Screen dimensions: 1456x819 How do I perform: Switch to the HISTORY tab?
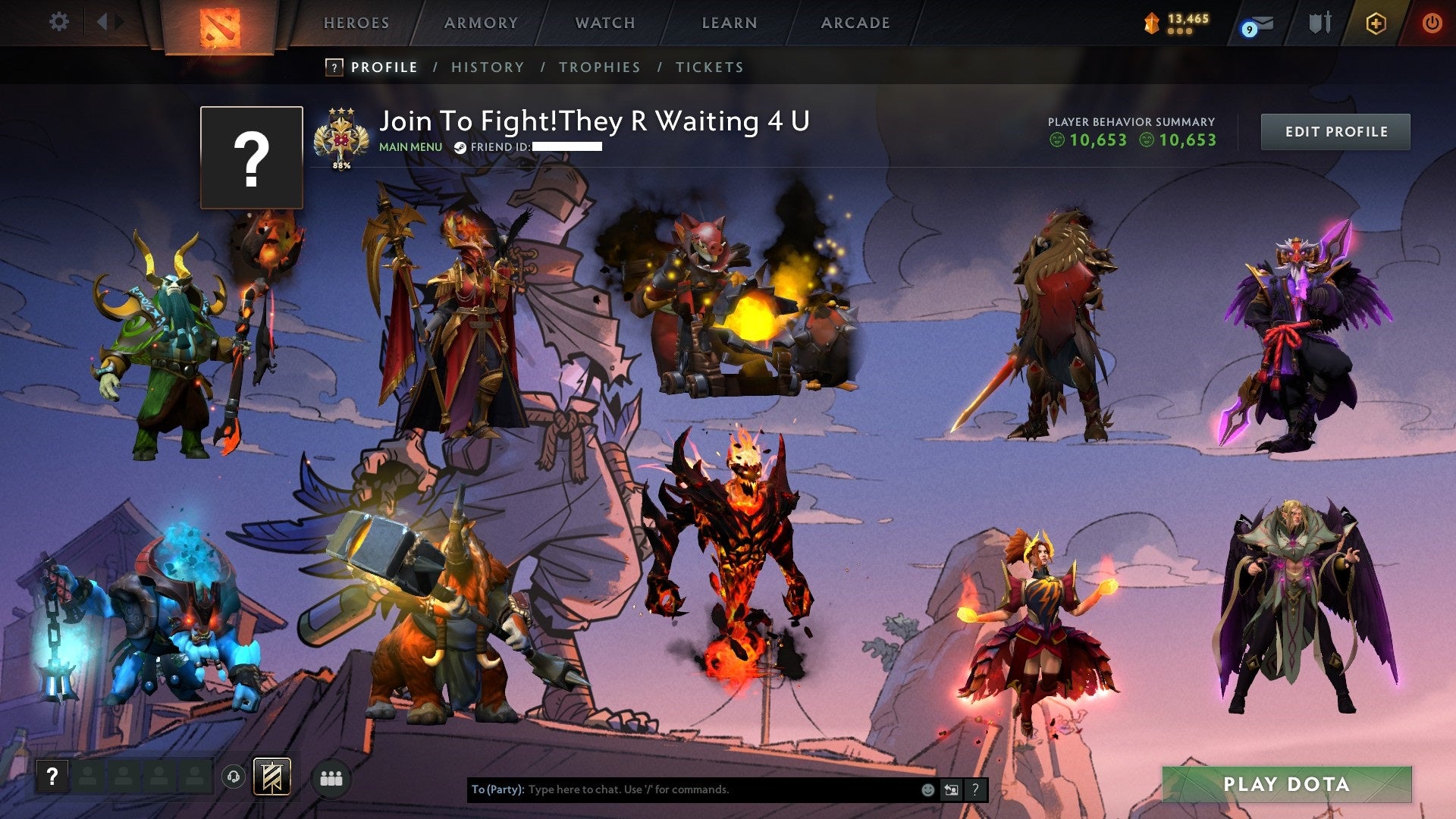pyautogui.click(x=487, y=67)
